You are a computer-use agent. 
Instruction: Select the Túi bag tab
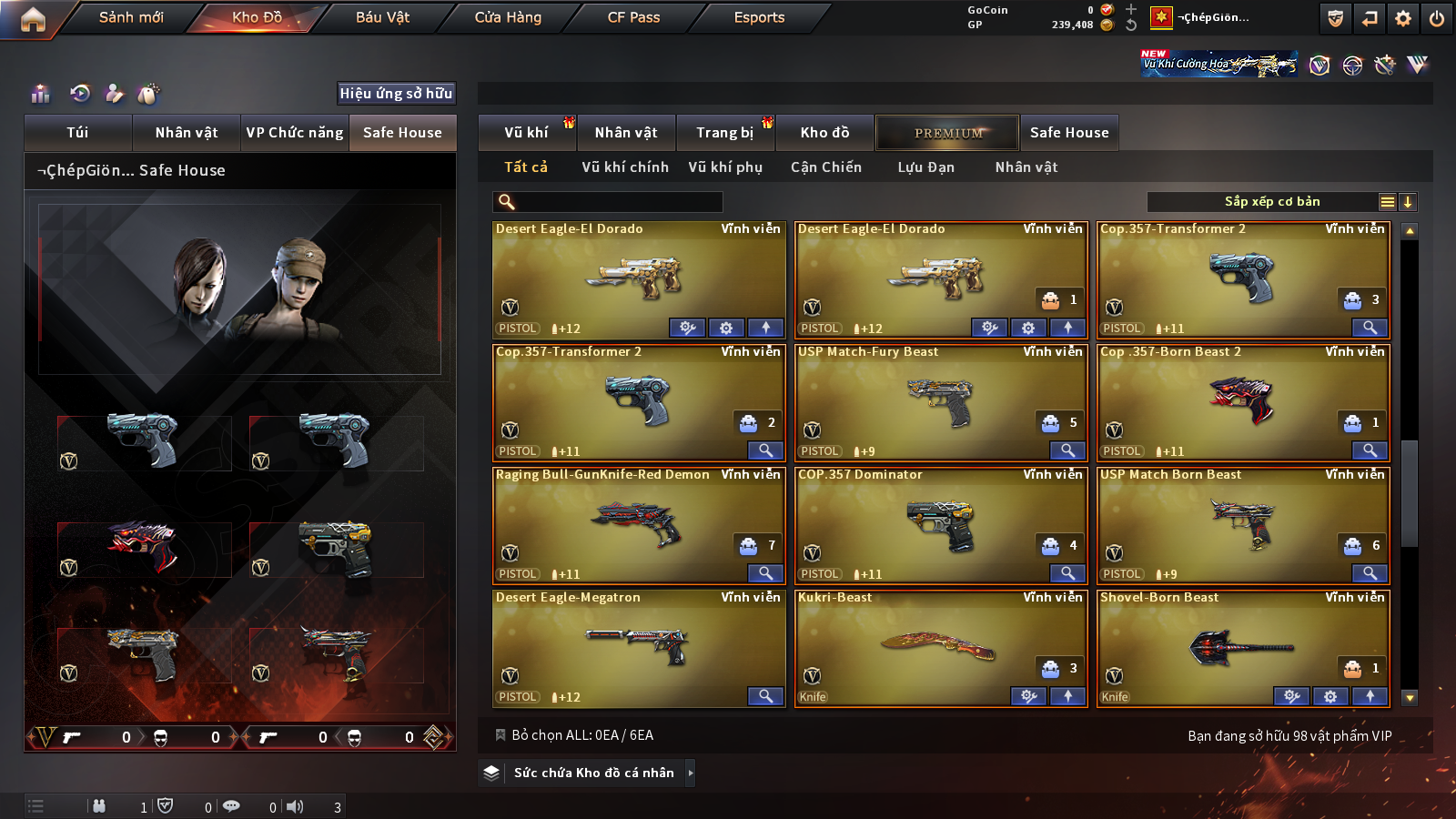pyautogui.click(x=77, y=133)
